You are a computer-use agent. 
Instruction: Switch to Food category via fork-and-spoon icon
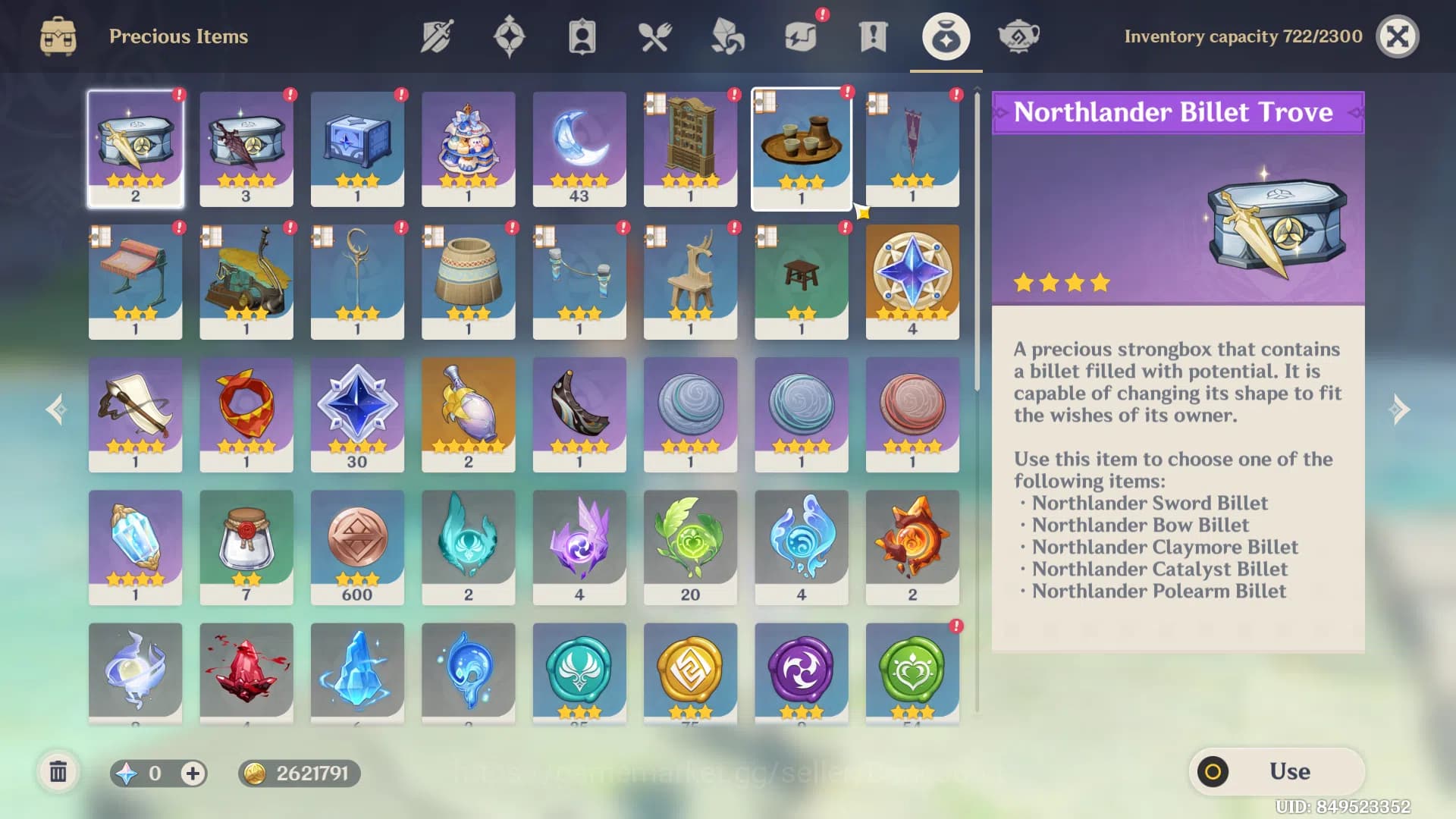click(654, 36)
